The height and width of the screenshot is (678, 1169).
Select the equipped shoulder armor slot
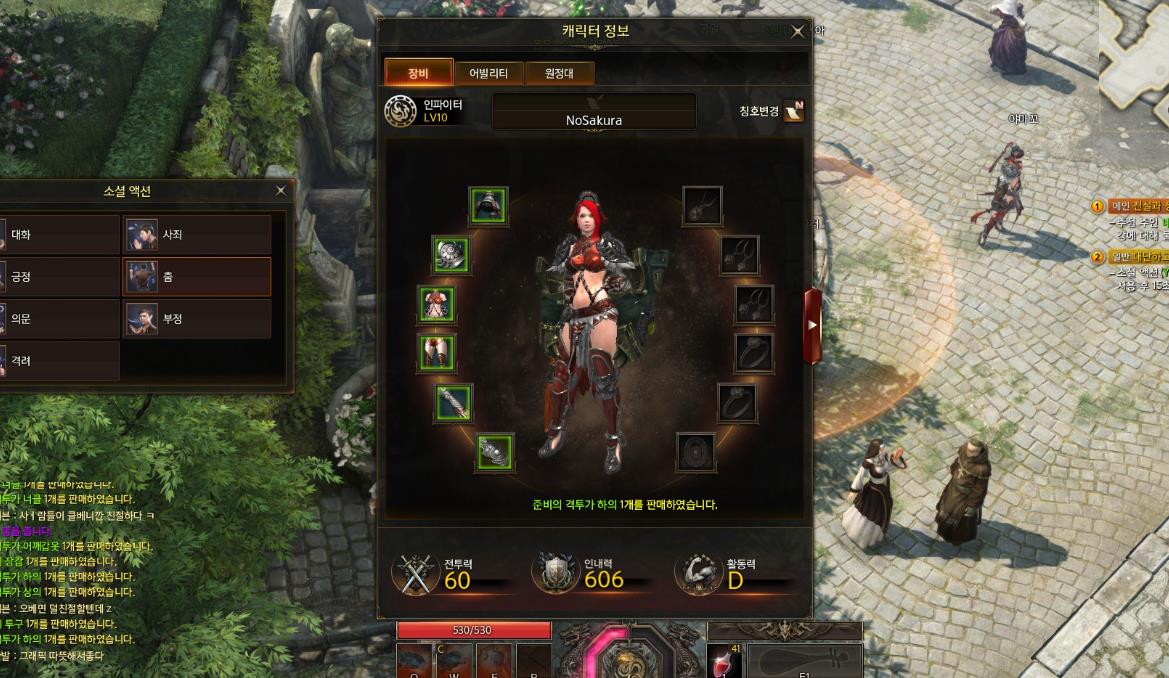[450, 254]
